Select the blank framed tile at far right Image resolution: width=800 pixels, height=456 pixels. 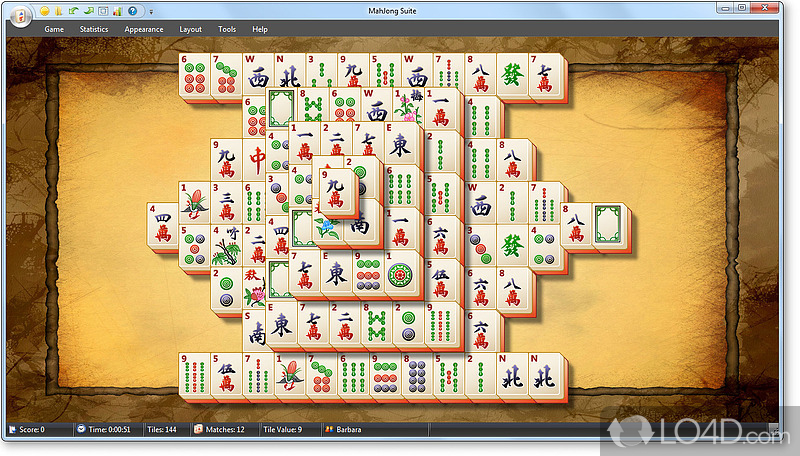tap(608, 224)
